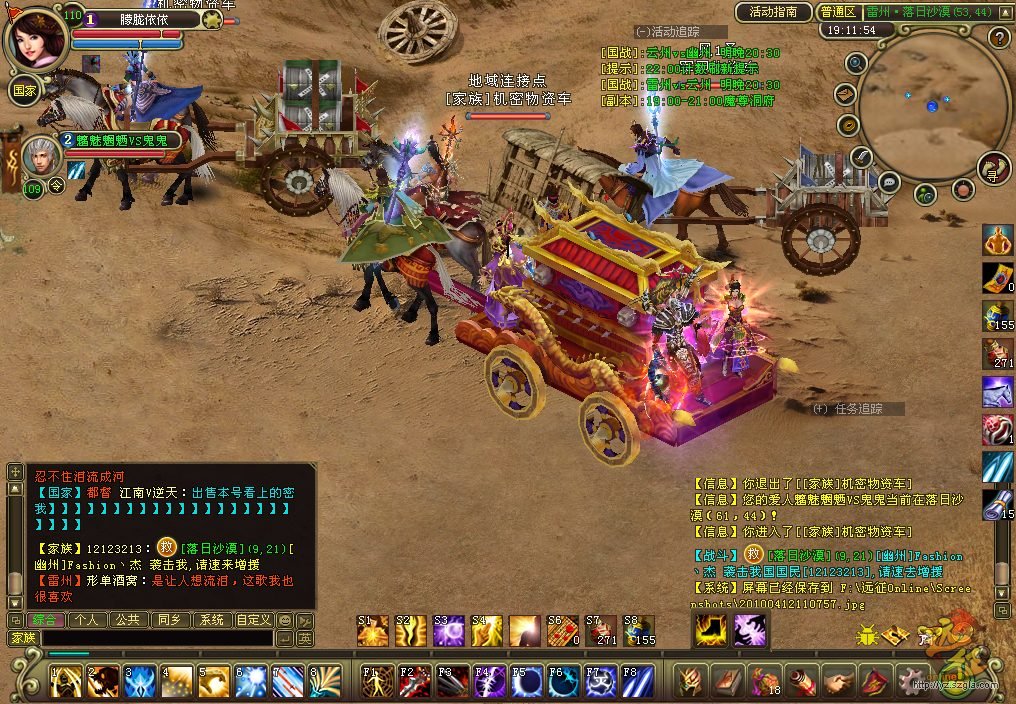
Task: Open the 系统 chat tab
Action: [211, 620]
